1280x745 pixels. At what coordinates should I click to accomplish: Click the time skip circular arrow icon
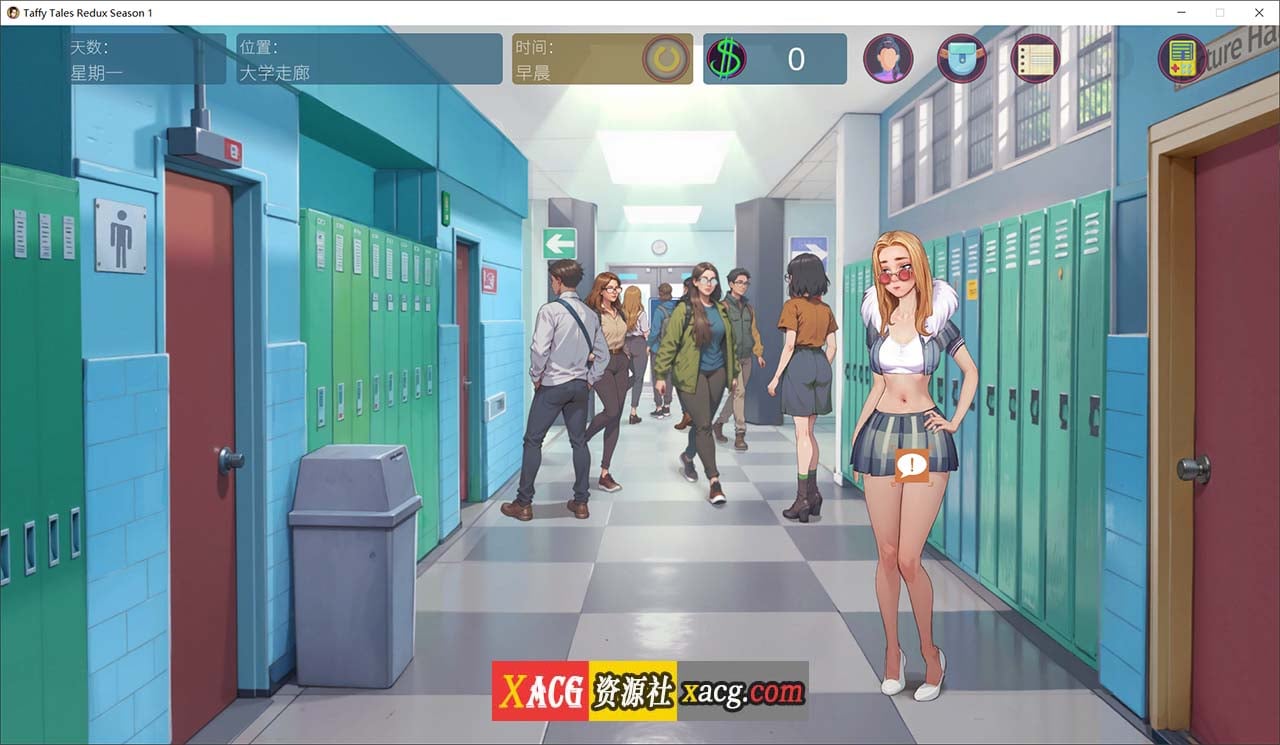click(x=668, y=58)
